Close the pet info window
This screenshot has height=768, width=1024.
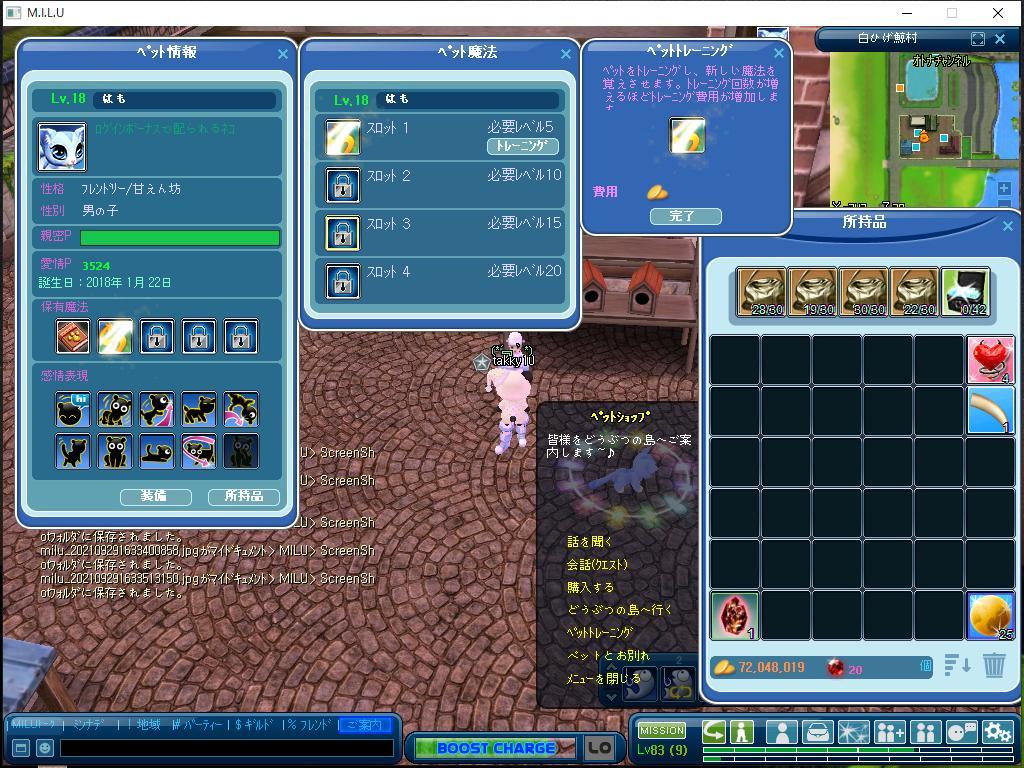(282, 54)
